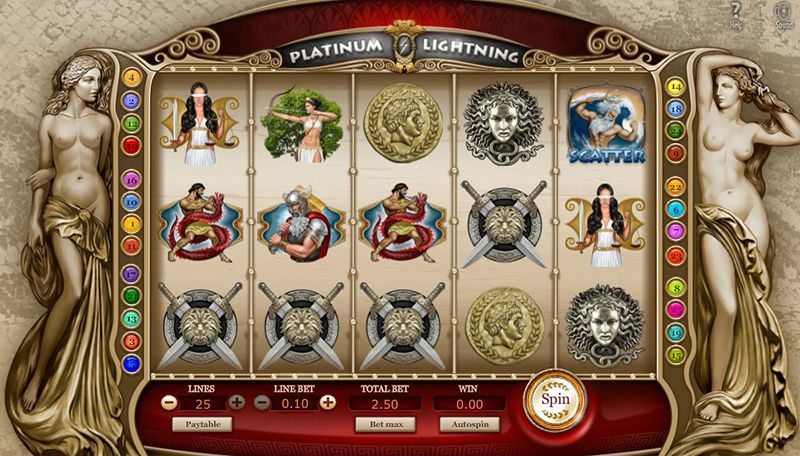Choose payline marker 16
Viewport: 800px width, 456px height.
click(131, 179)
